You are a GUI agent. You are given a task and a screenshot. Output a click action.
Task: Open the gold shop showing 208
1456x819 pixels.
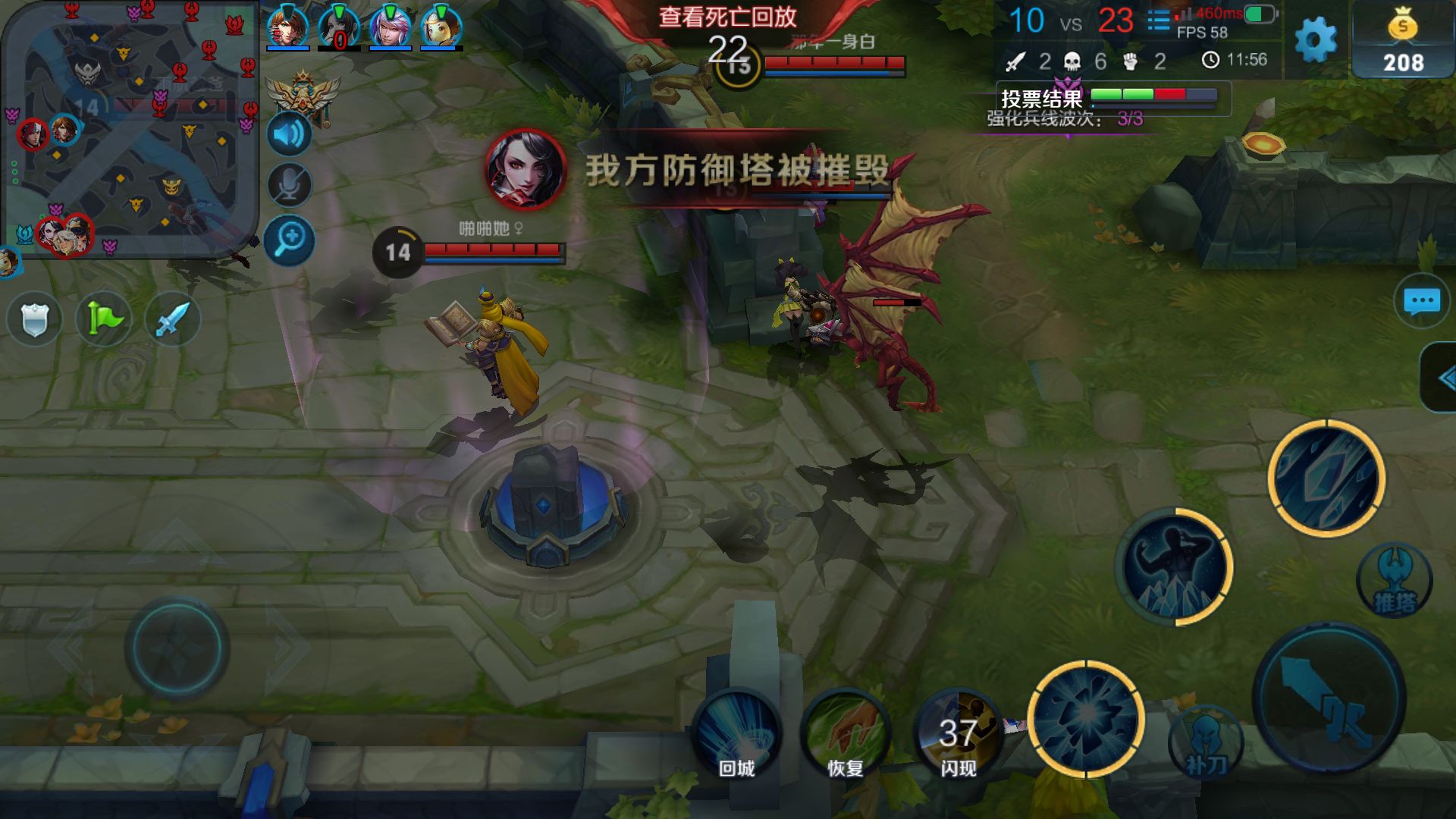point(1403,42)
